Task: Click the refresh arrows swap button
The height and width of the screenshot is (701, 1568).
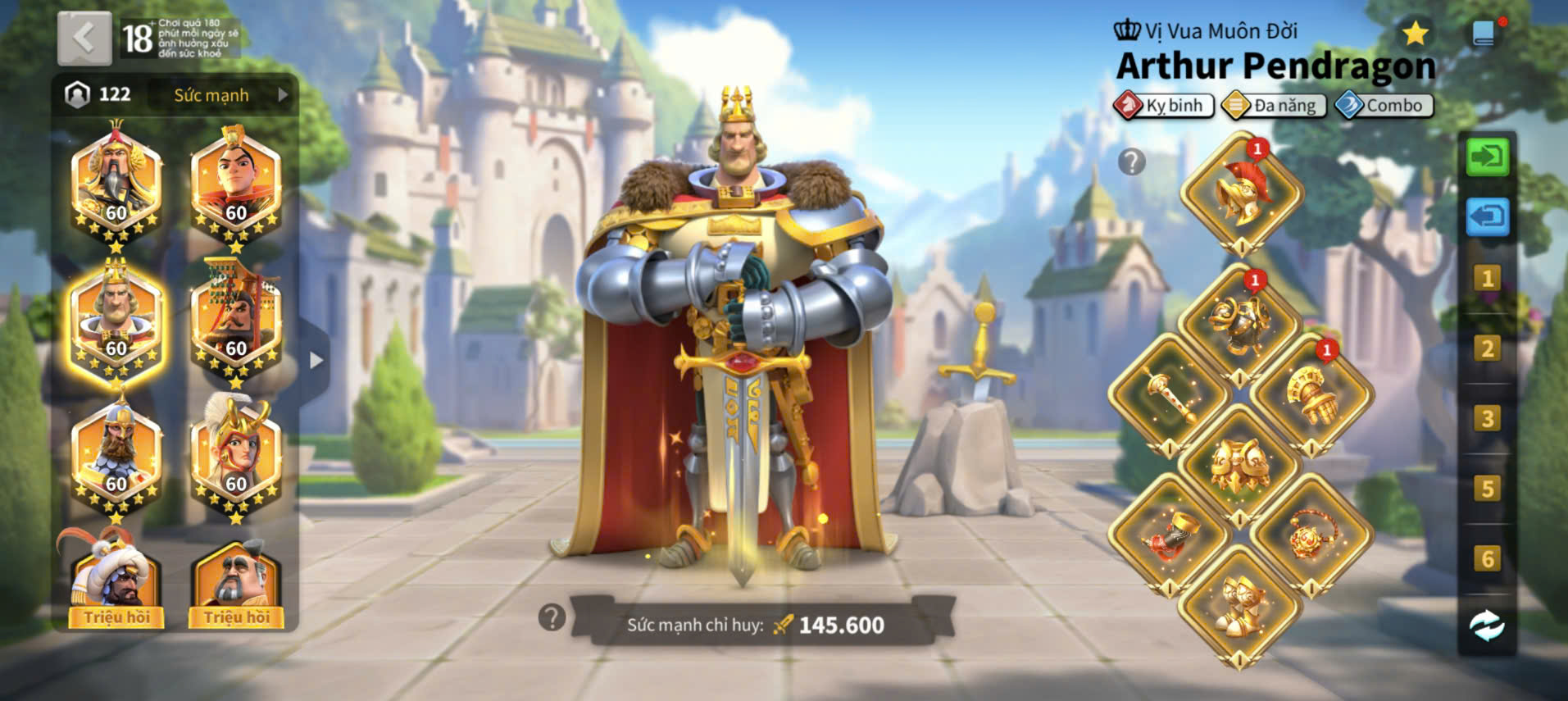Action: (1487, 626)
